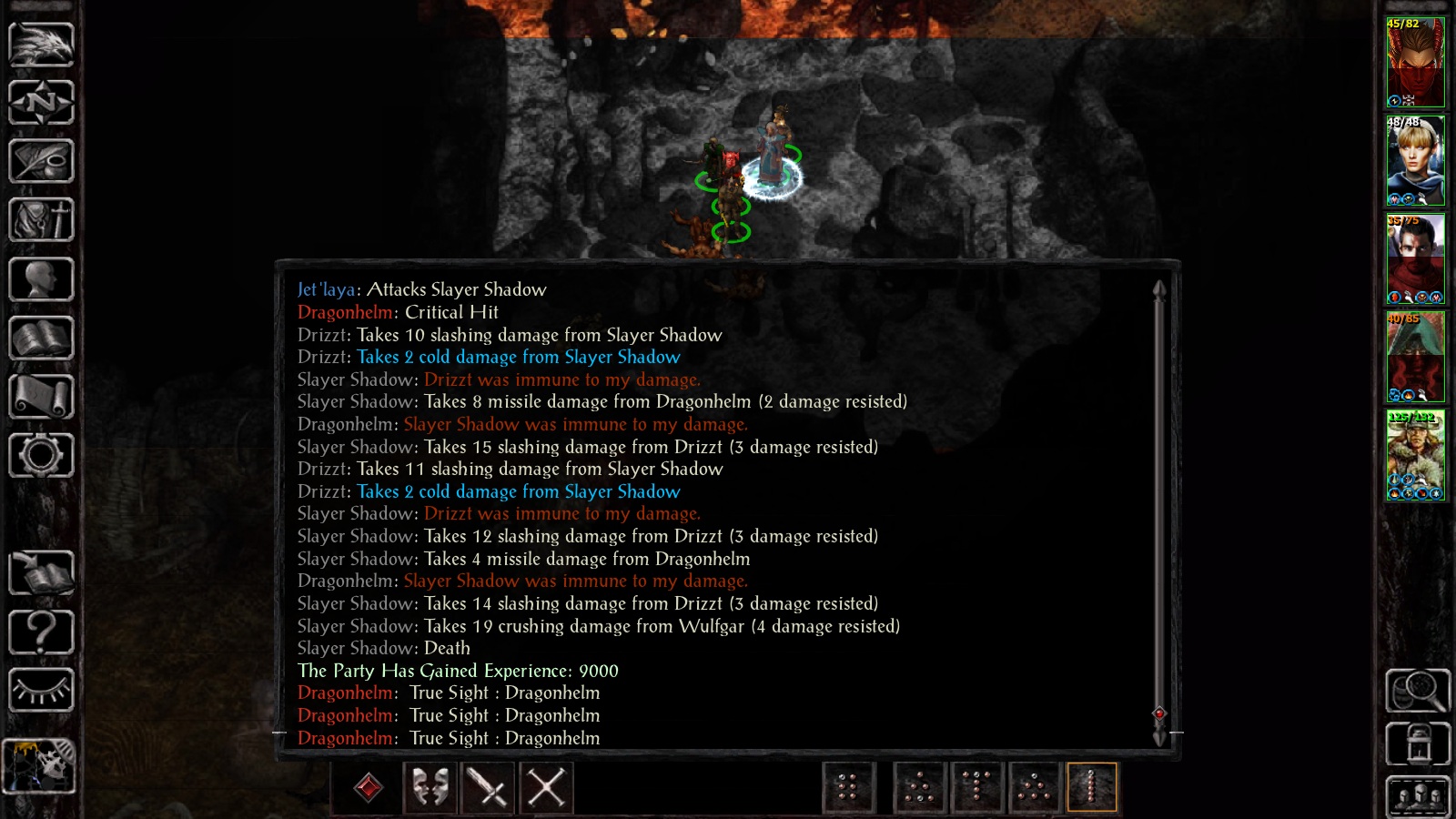1456x819 pixels.
Task: Select the highlighted single-column line formation
Action: click(1091, 787)
